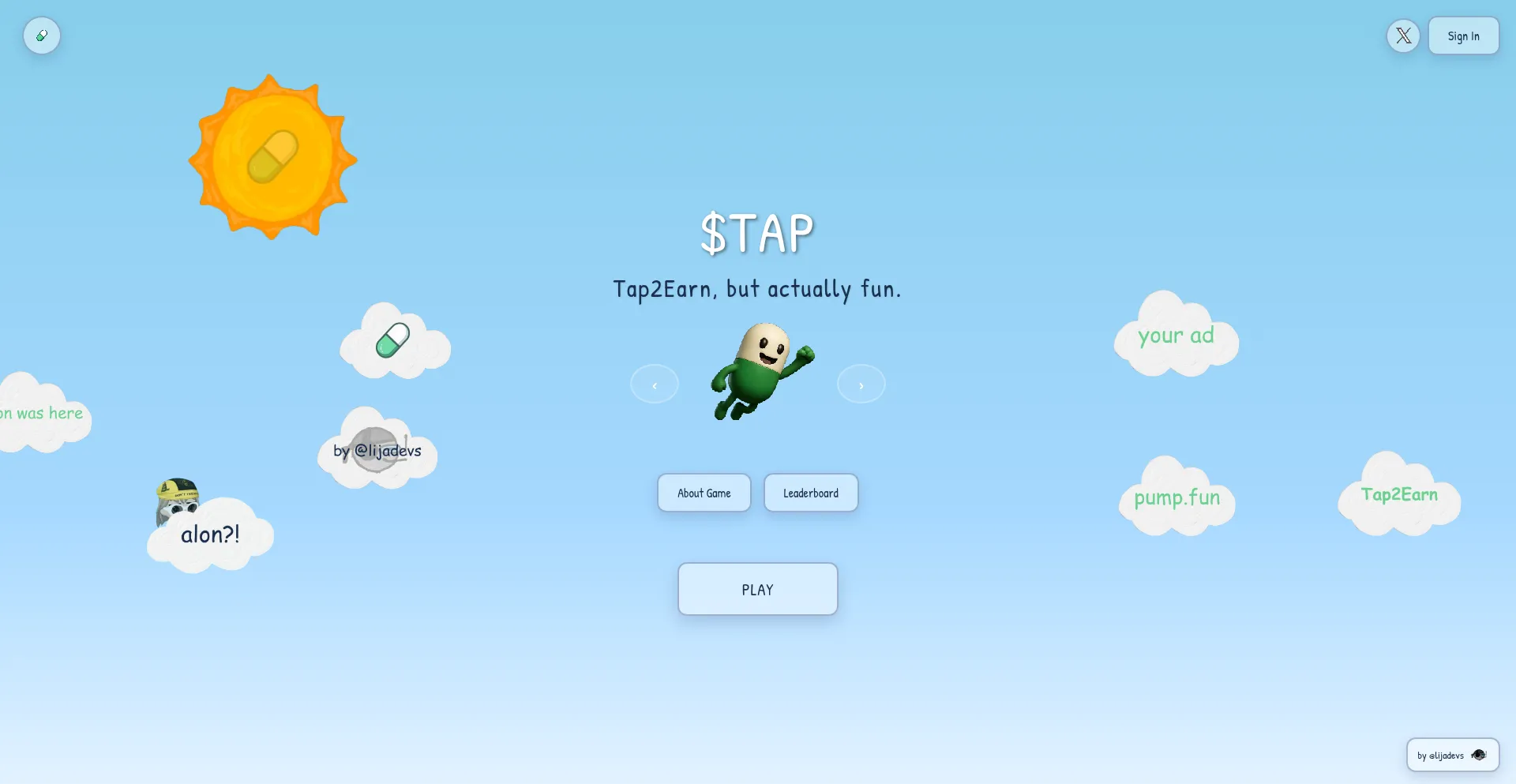Image resolution: width=1516 pixels, height=784 pixels.
Task: Open the 'by @lijadevs' credit badge
Action: click(1452, 755)
